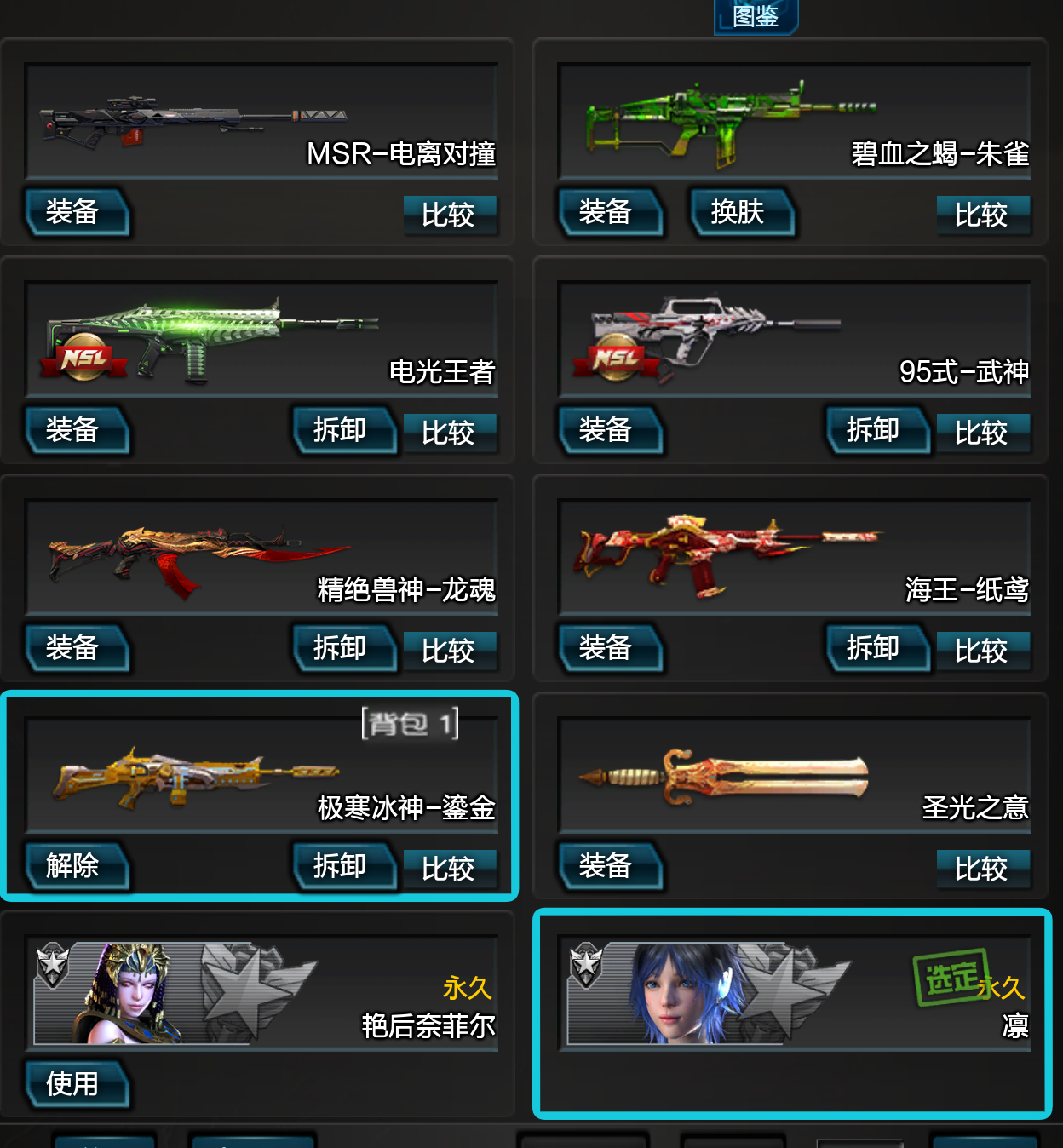Compare the 圣光之意 sword
This screenshot has width=1063, height=1148.
coord(982,869)
